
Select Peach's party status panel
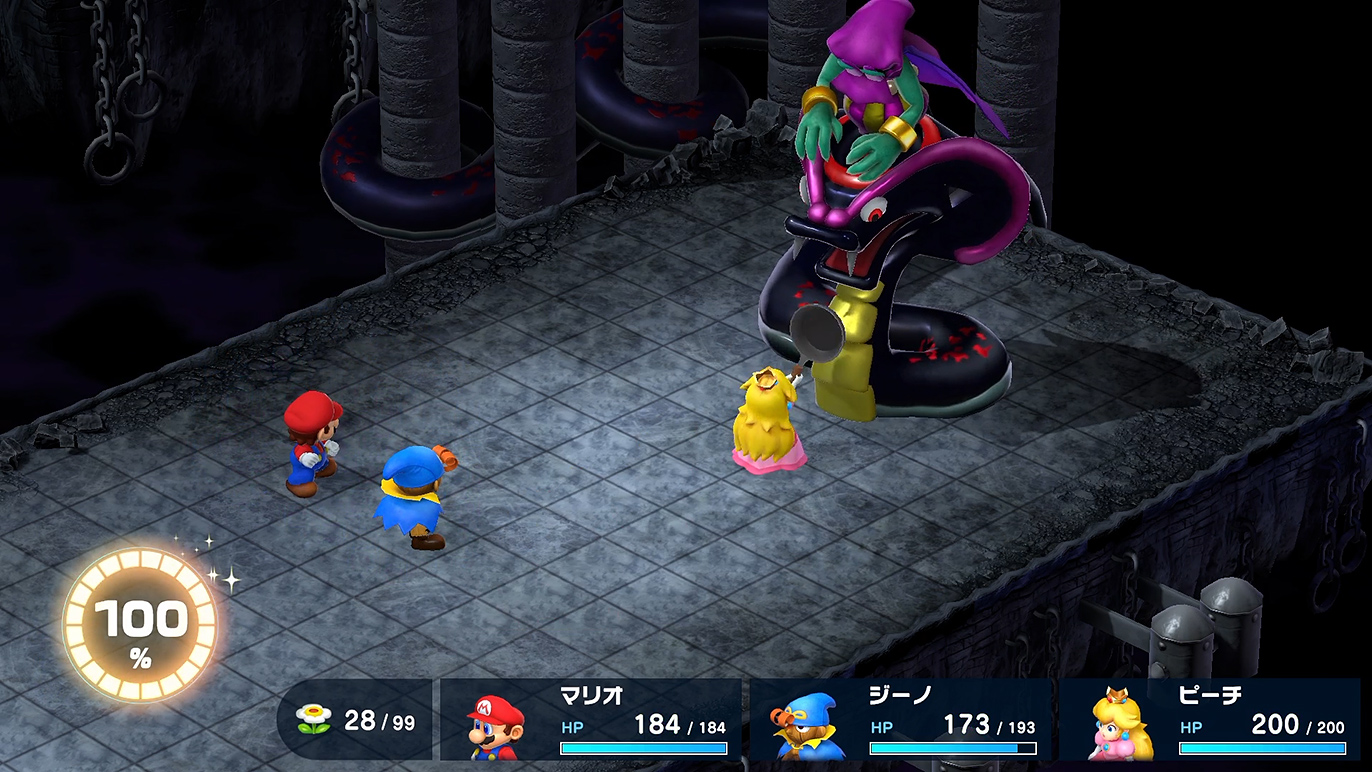tap(1210, 720)
